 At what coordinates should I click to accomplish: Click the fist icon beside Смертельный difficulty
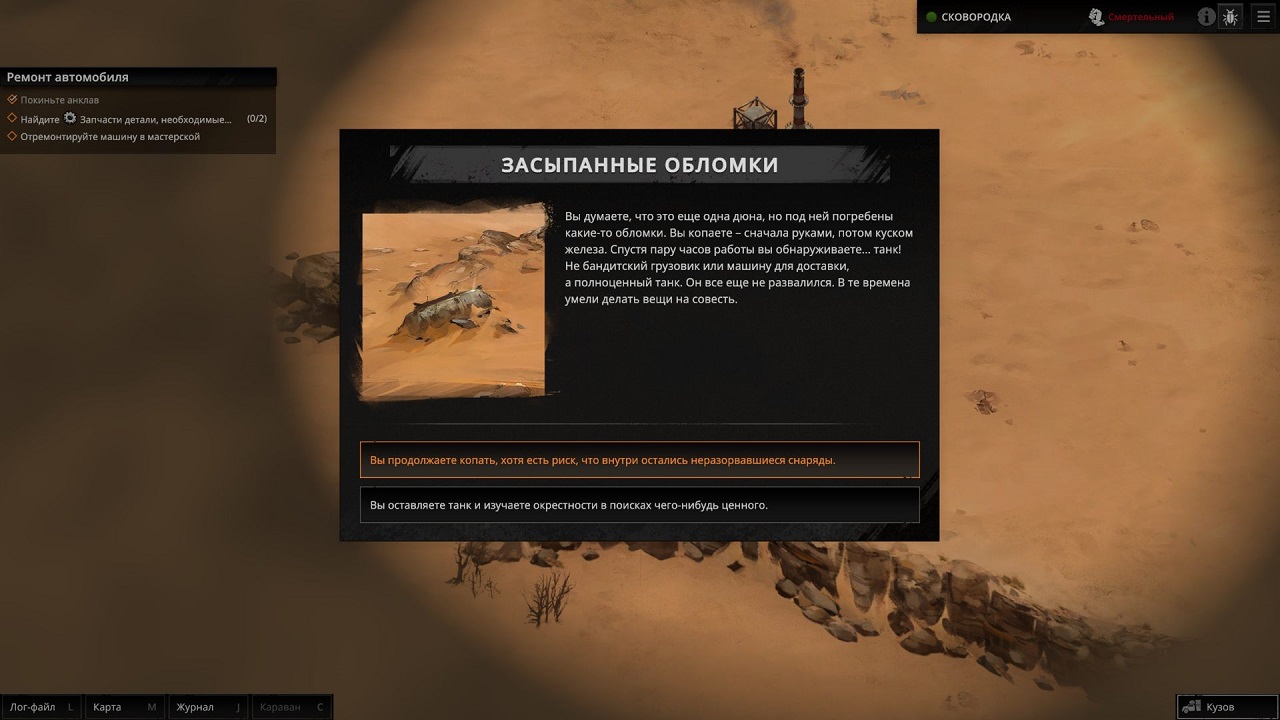point(1097,16)
